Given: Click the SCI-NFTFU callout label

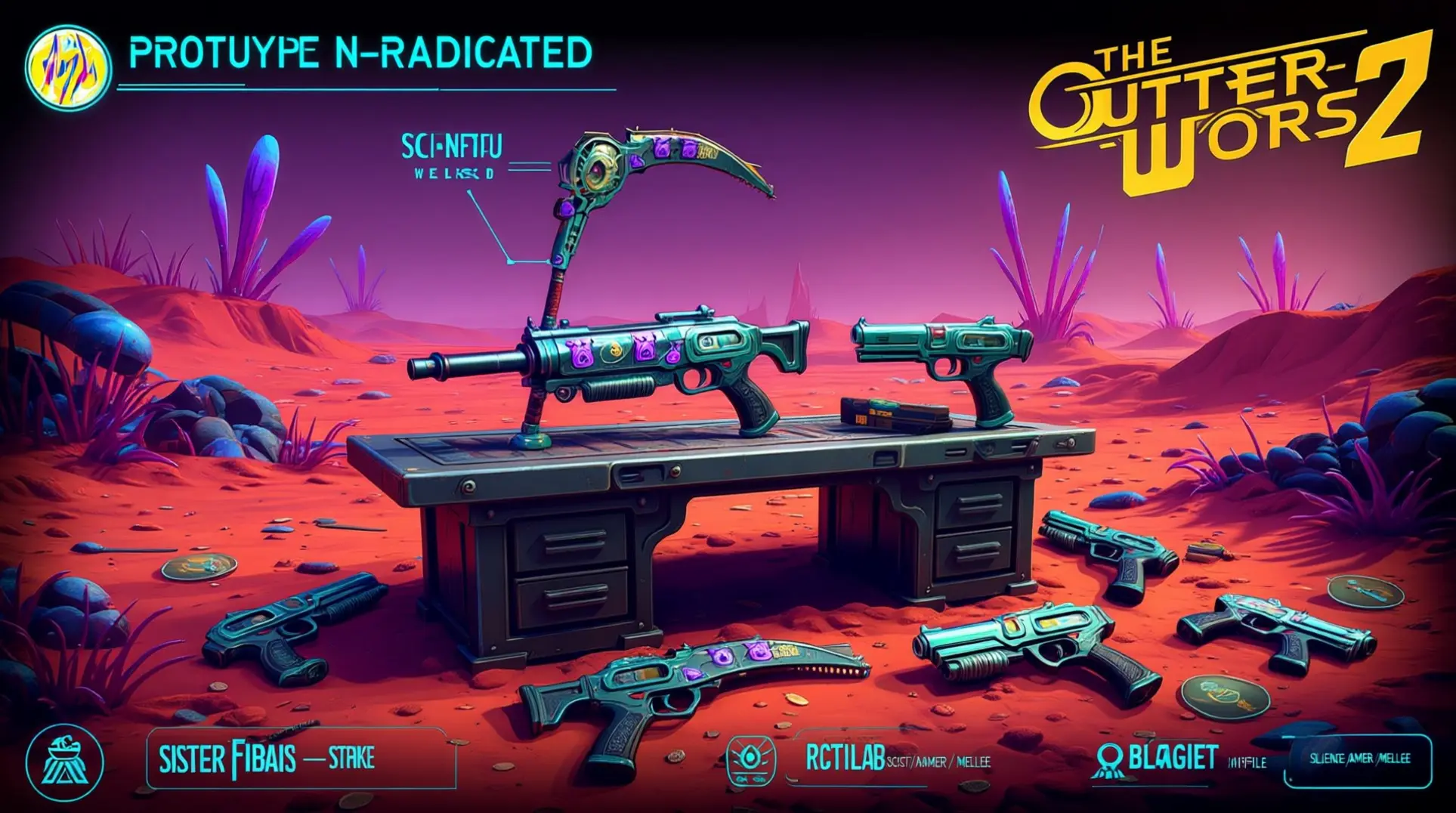Looking at the screenshot, I should click(452, 147).
